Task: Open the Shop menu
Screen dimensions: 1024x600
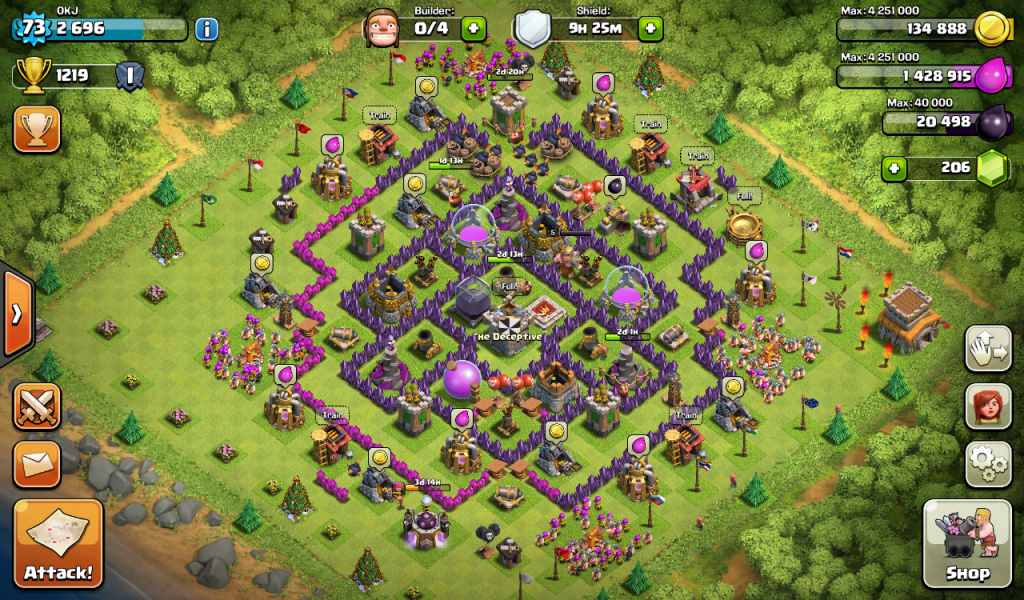Action: point(968,544)
